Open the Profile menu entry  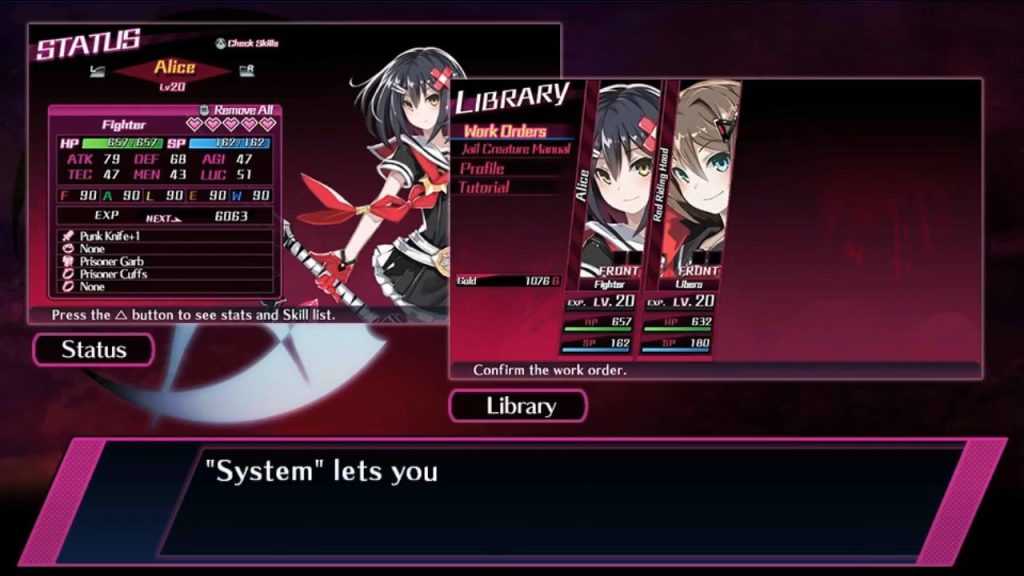(482, 168)
